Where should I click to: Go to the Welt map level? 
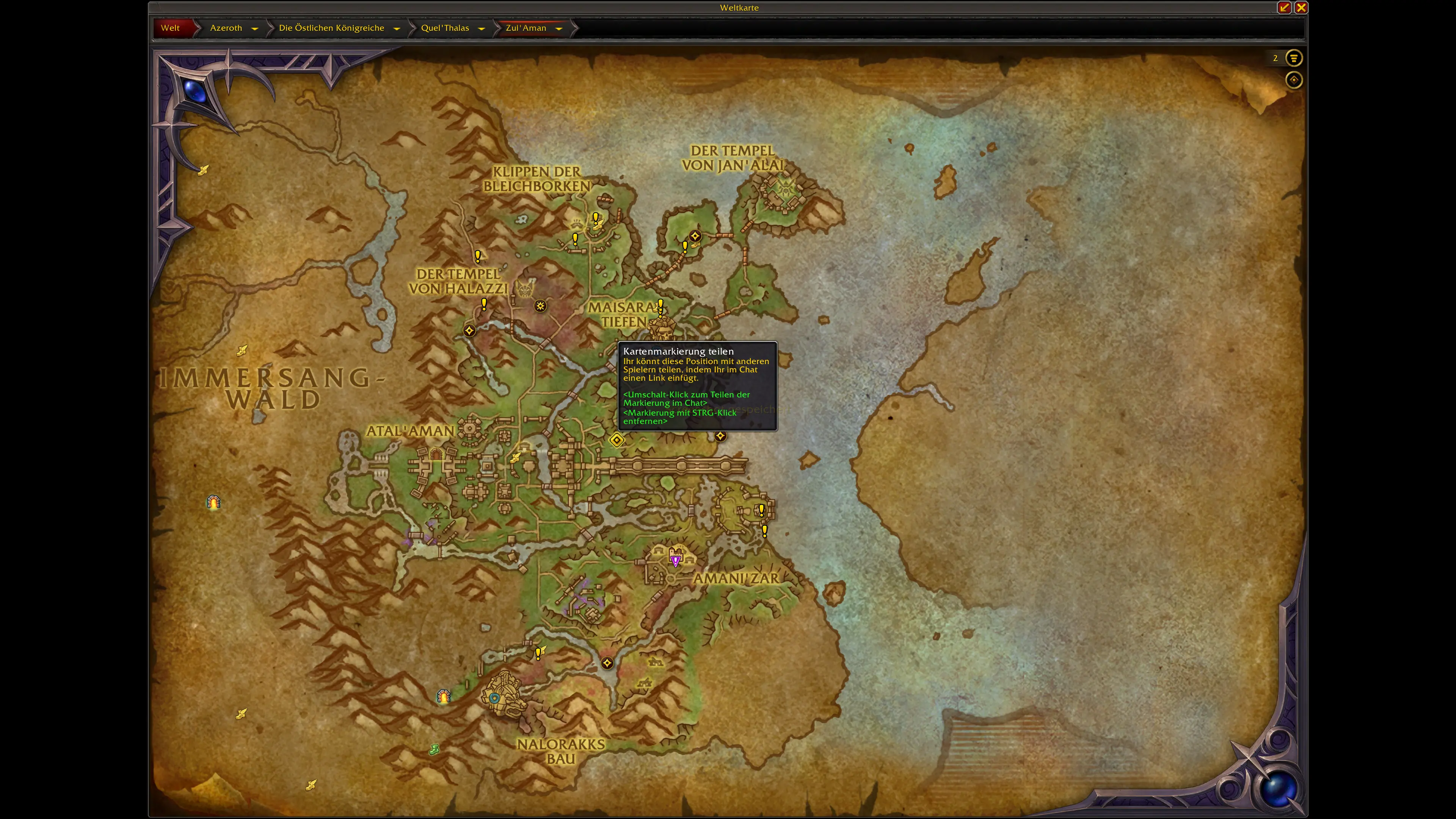tap(170, 28)
